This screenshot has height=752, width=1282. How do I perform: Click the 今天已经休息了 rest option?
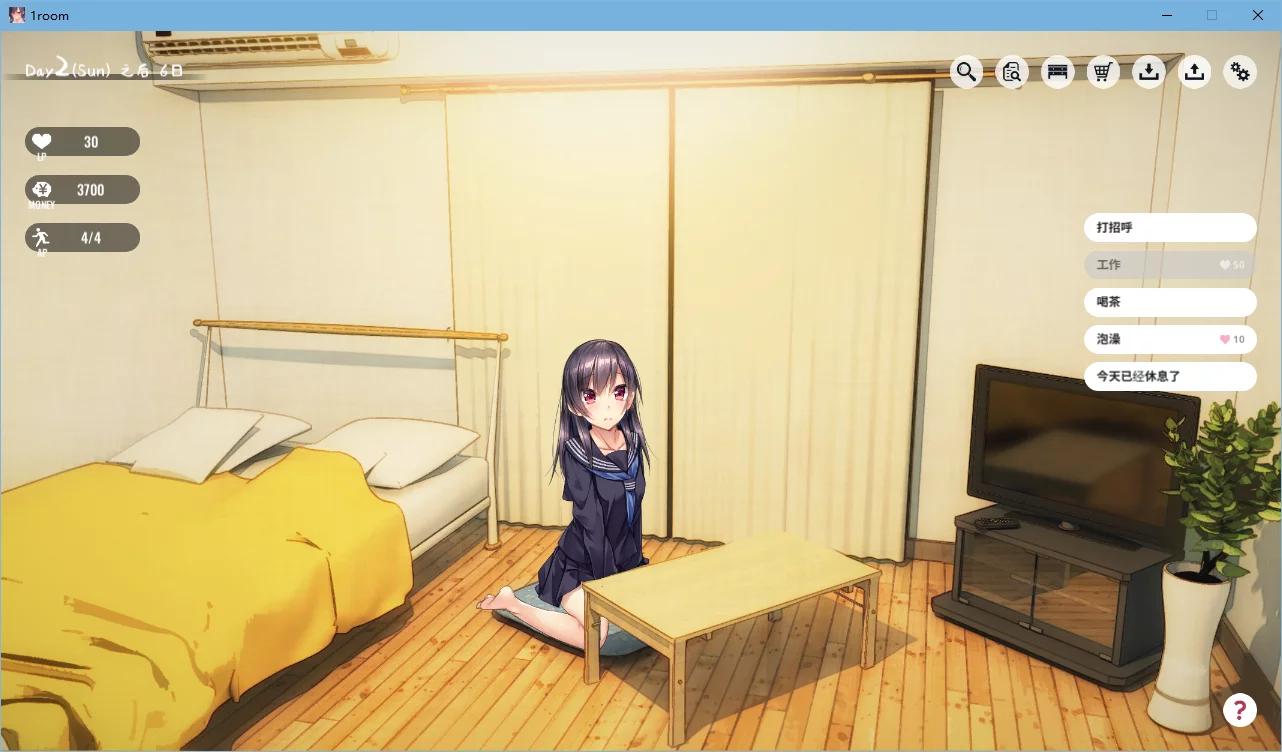point(1170,376)
